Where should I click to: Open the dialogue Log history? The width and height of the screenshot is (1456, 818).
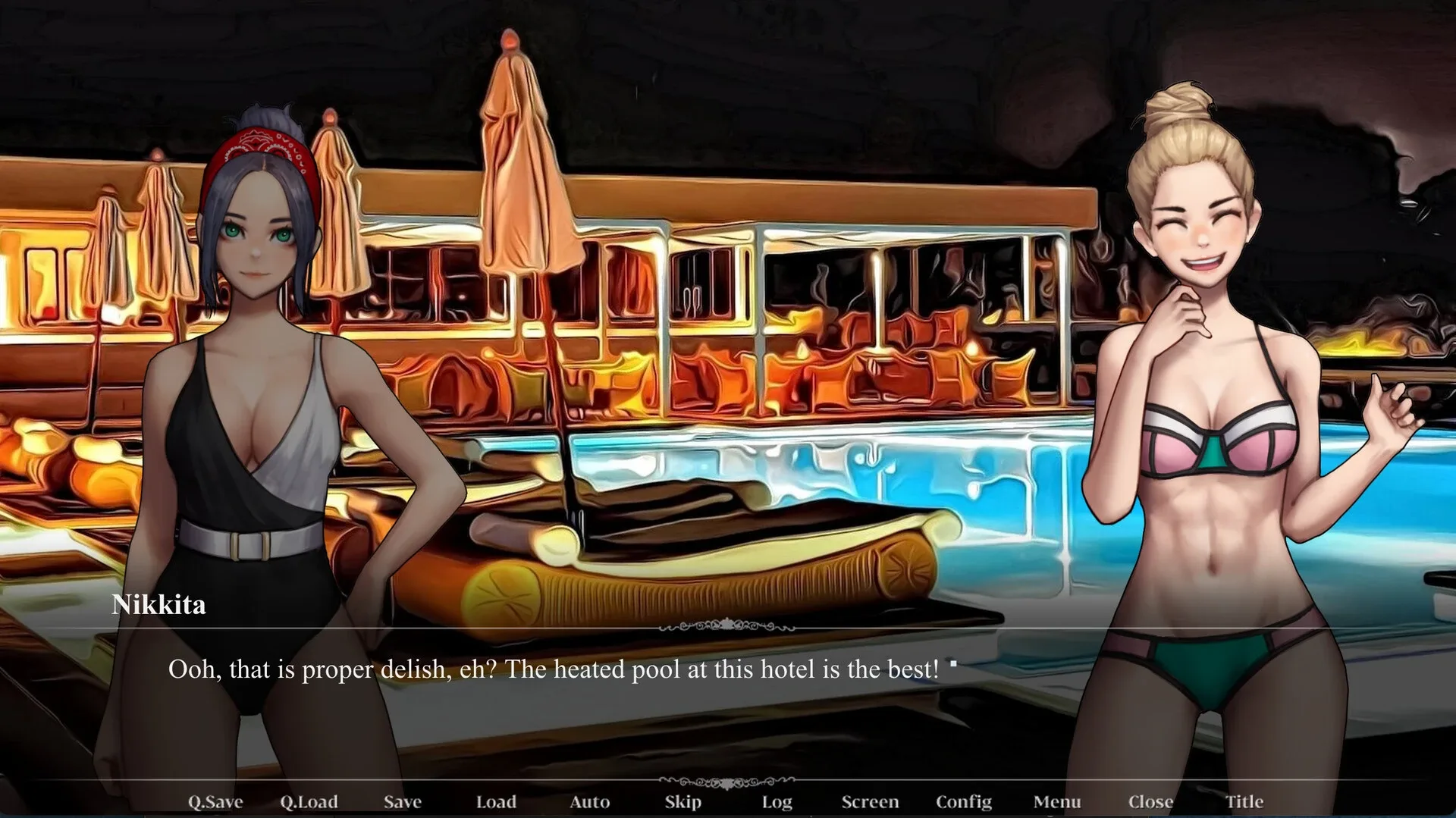click(777, 801)
